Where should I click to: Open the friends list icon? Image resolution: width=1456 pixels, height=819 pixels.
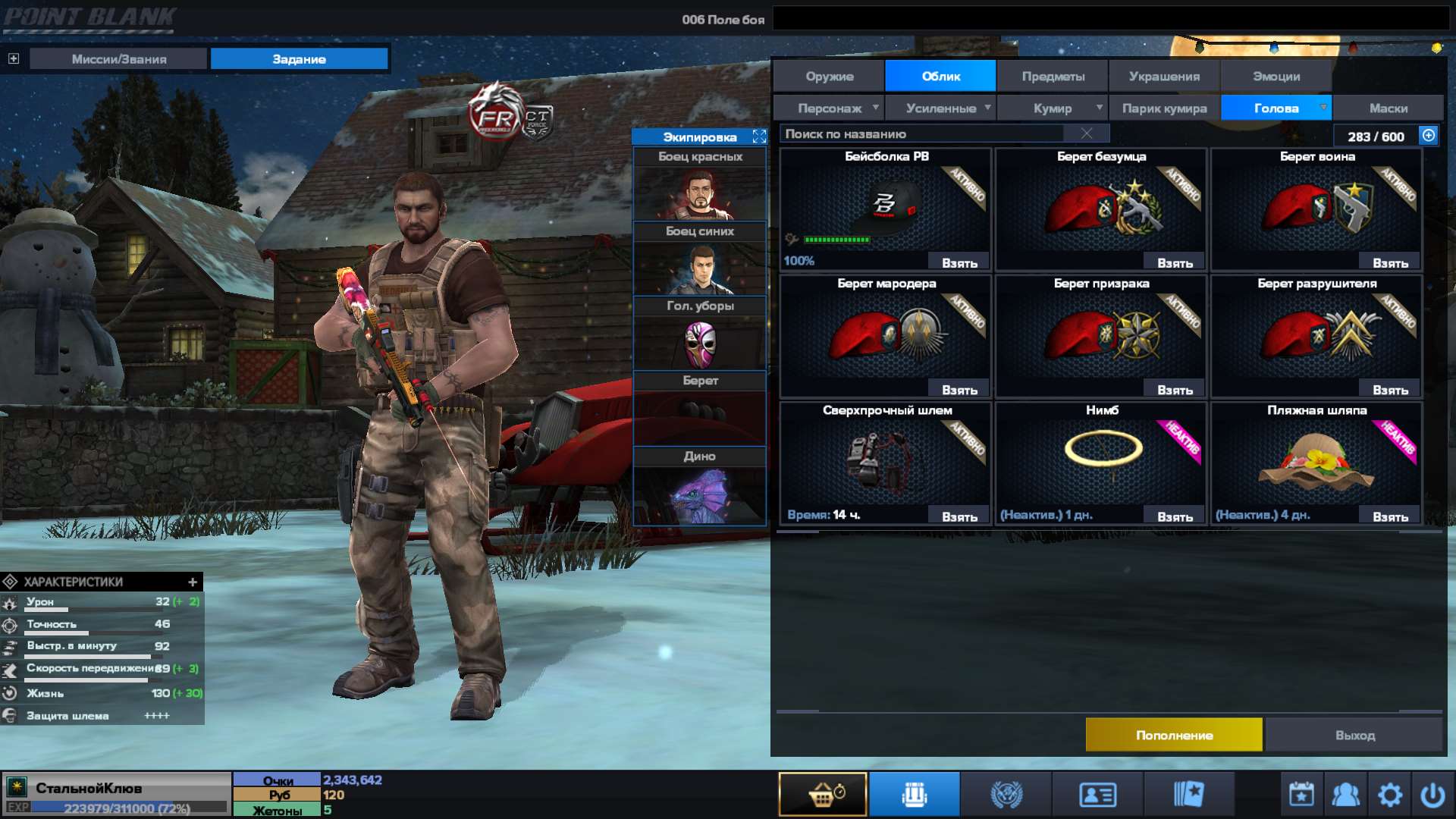(x=1345, y=793)
